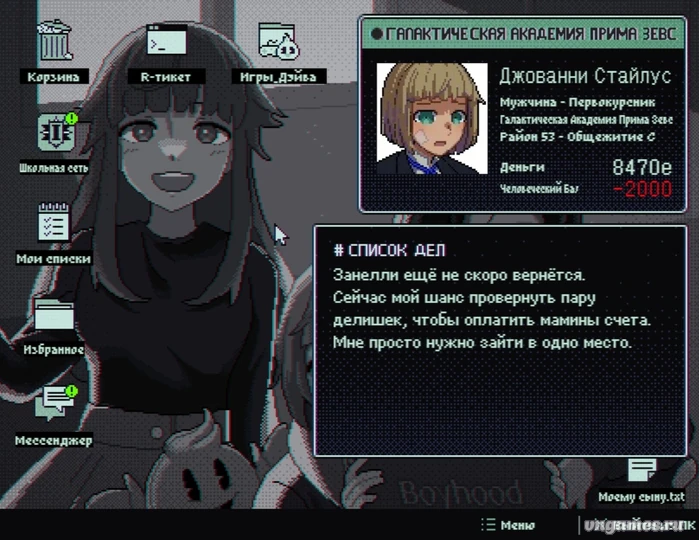Open the Меню button on the taskbar
The width and height of the screenshot is (699, 540).
pyautogui.click(x=507, y=525)
